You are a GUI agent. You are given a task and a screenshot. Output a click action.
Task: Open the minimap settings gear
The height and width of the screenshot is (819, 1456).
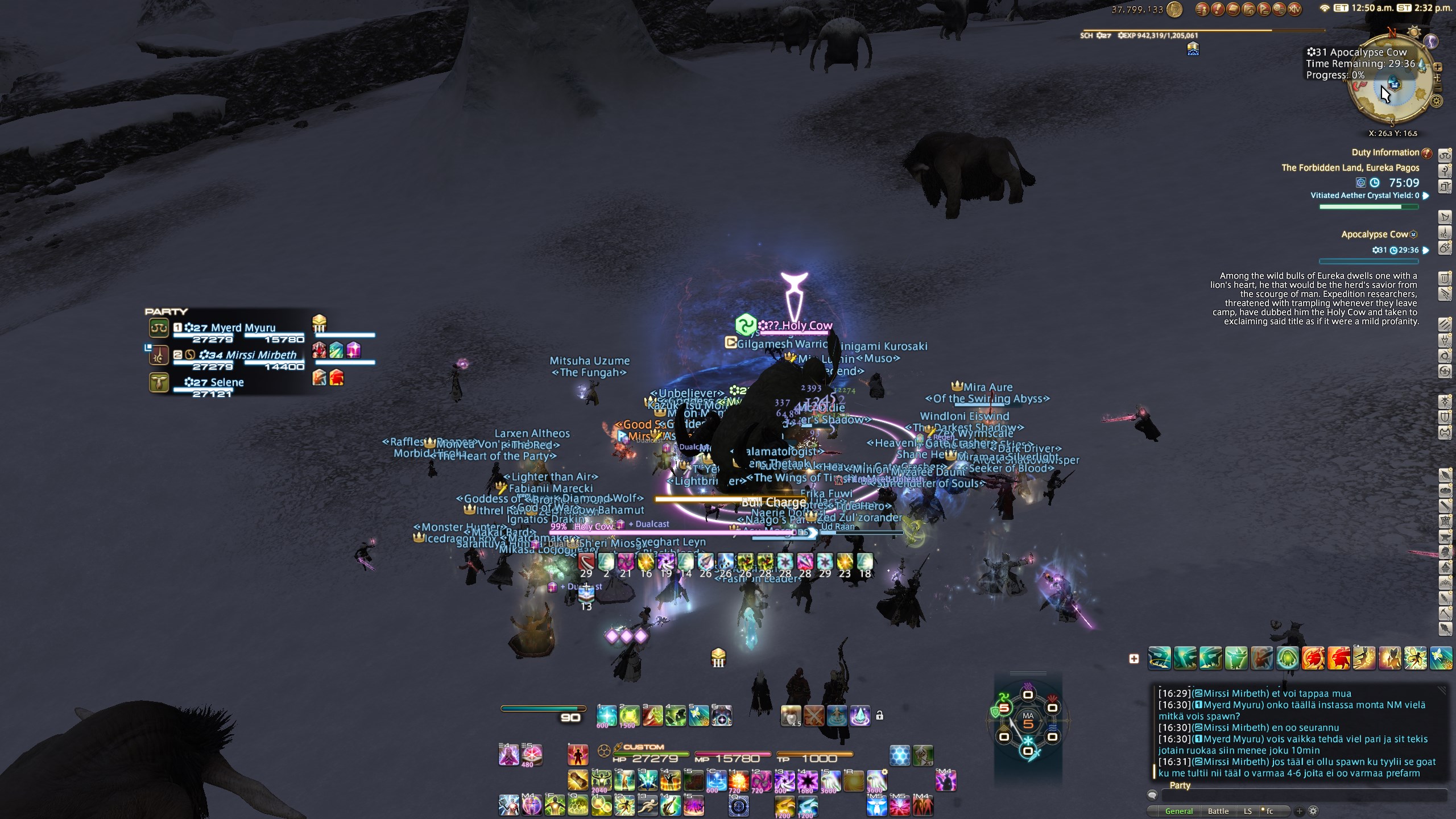pos(1437,101)
